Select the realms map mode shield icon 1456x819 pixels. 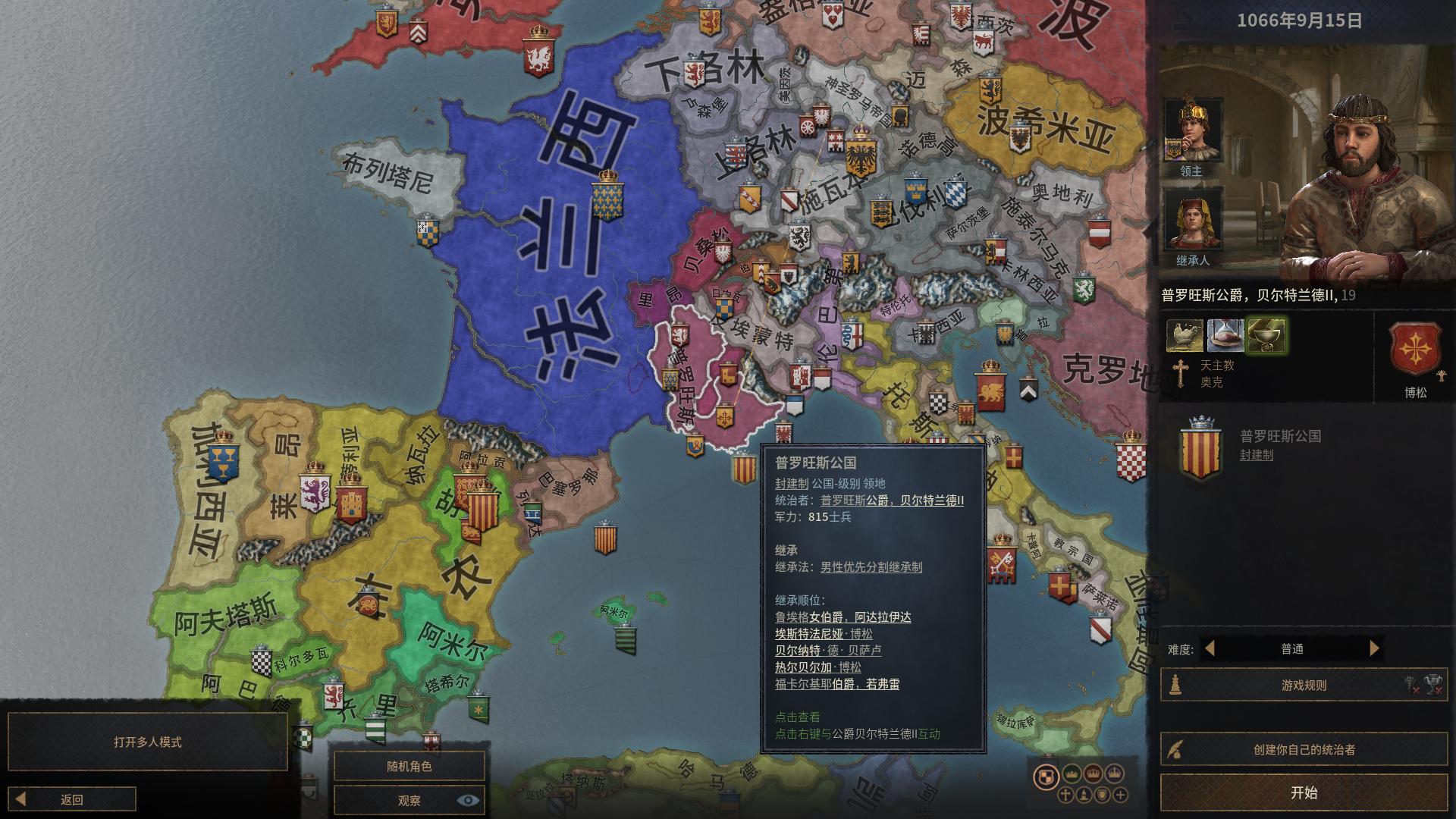coord(1045,775)
